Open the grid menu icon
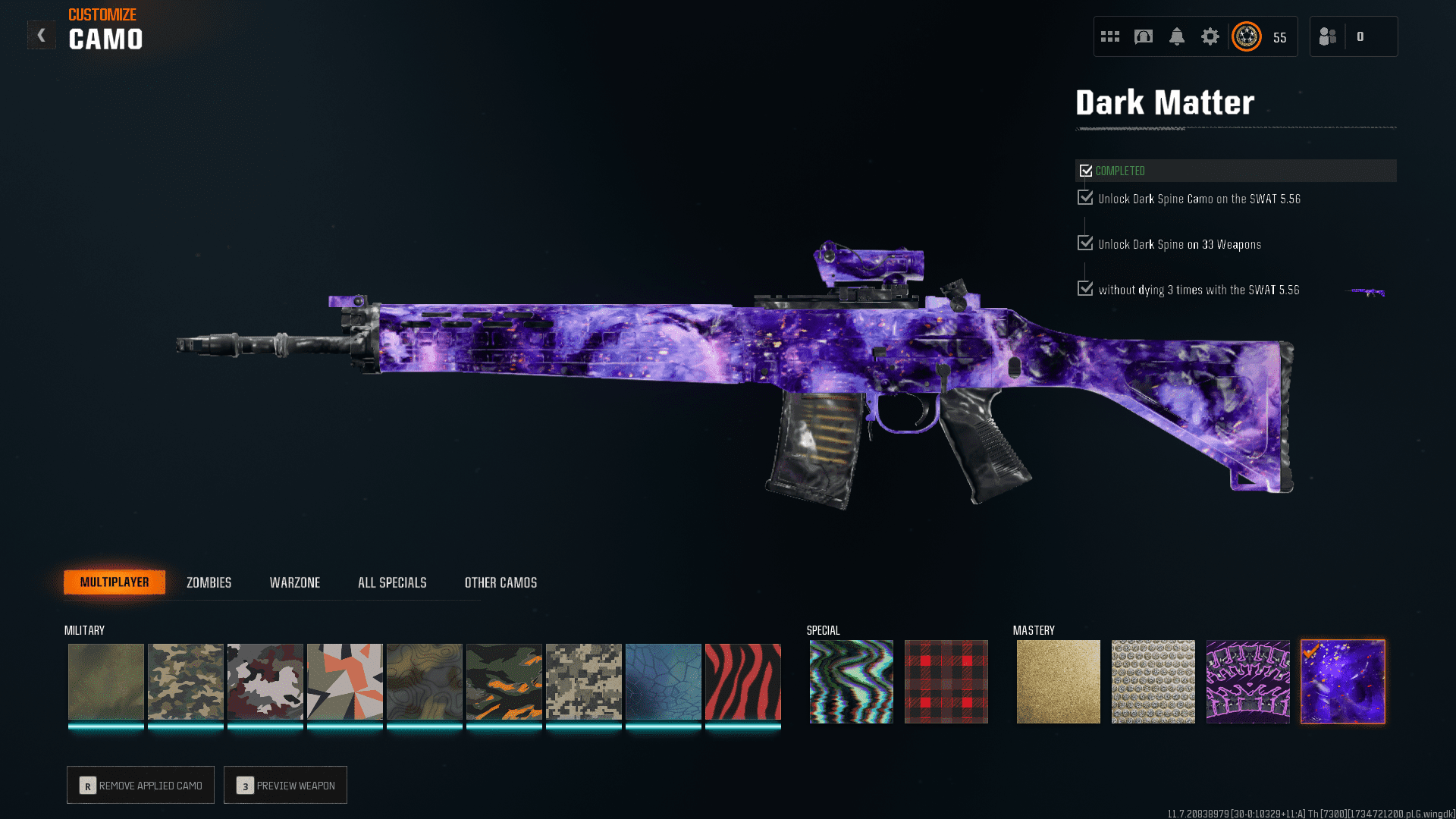 tap(1110, 36)
